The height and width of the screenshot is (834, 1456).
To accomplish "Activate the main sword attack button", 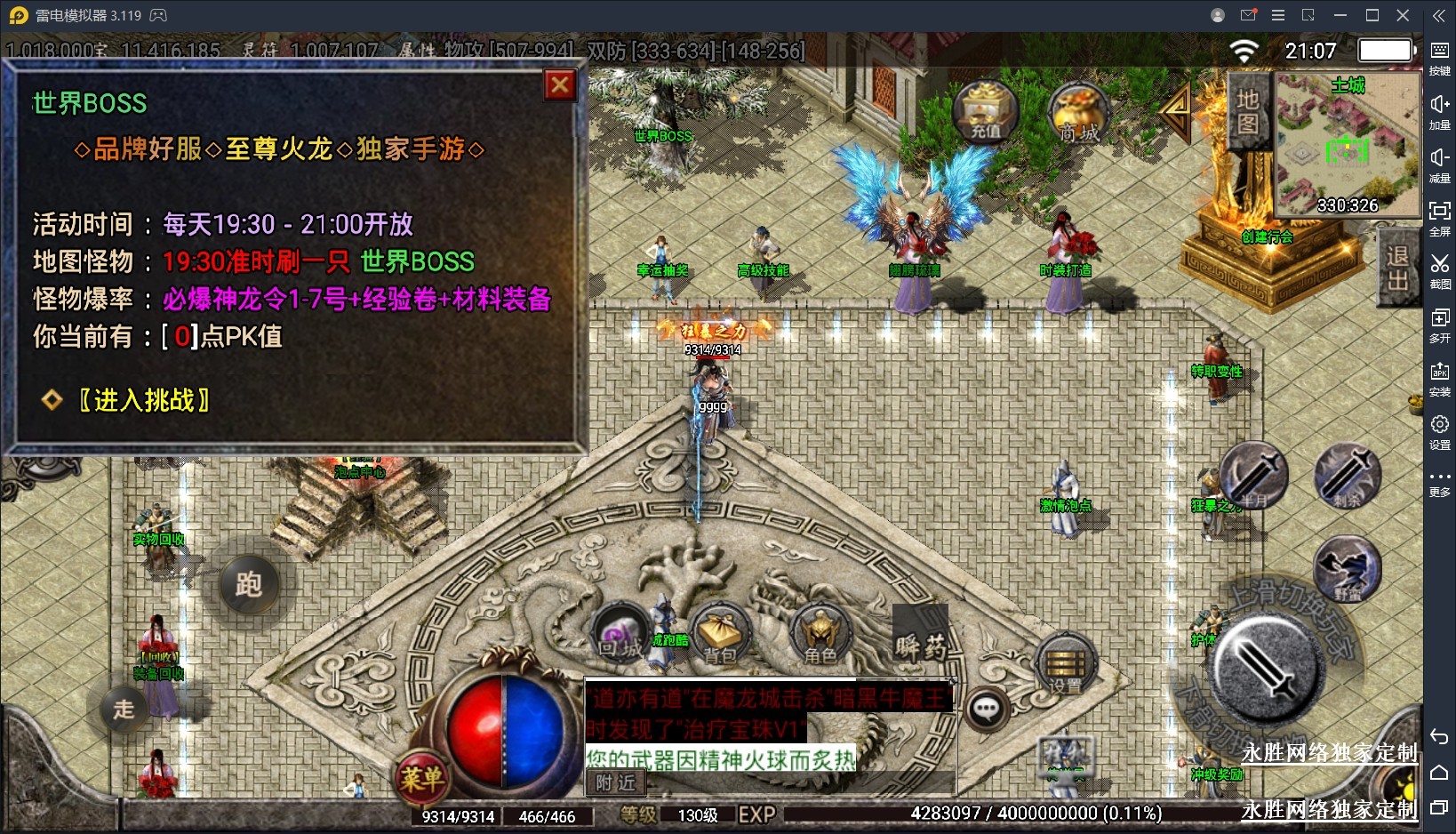I will point(1266,667).
